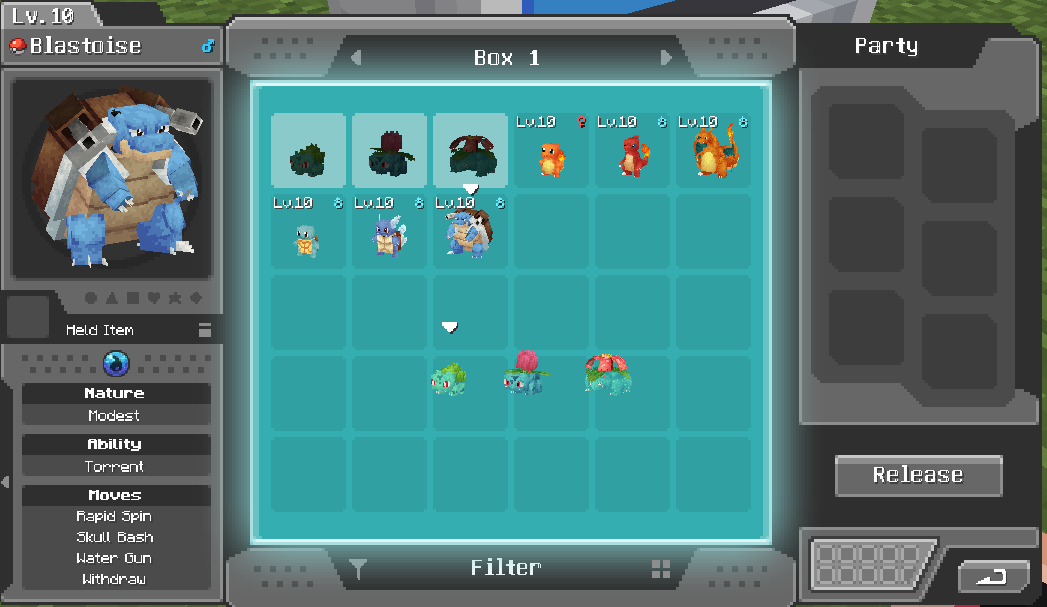1047x607 pixels.
Task: Click the Blastoise portrait preview
Action: click(112, 178)
